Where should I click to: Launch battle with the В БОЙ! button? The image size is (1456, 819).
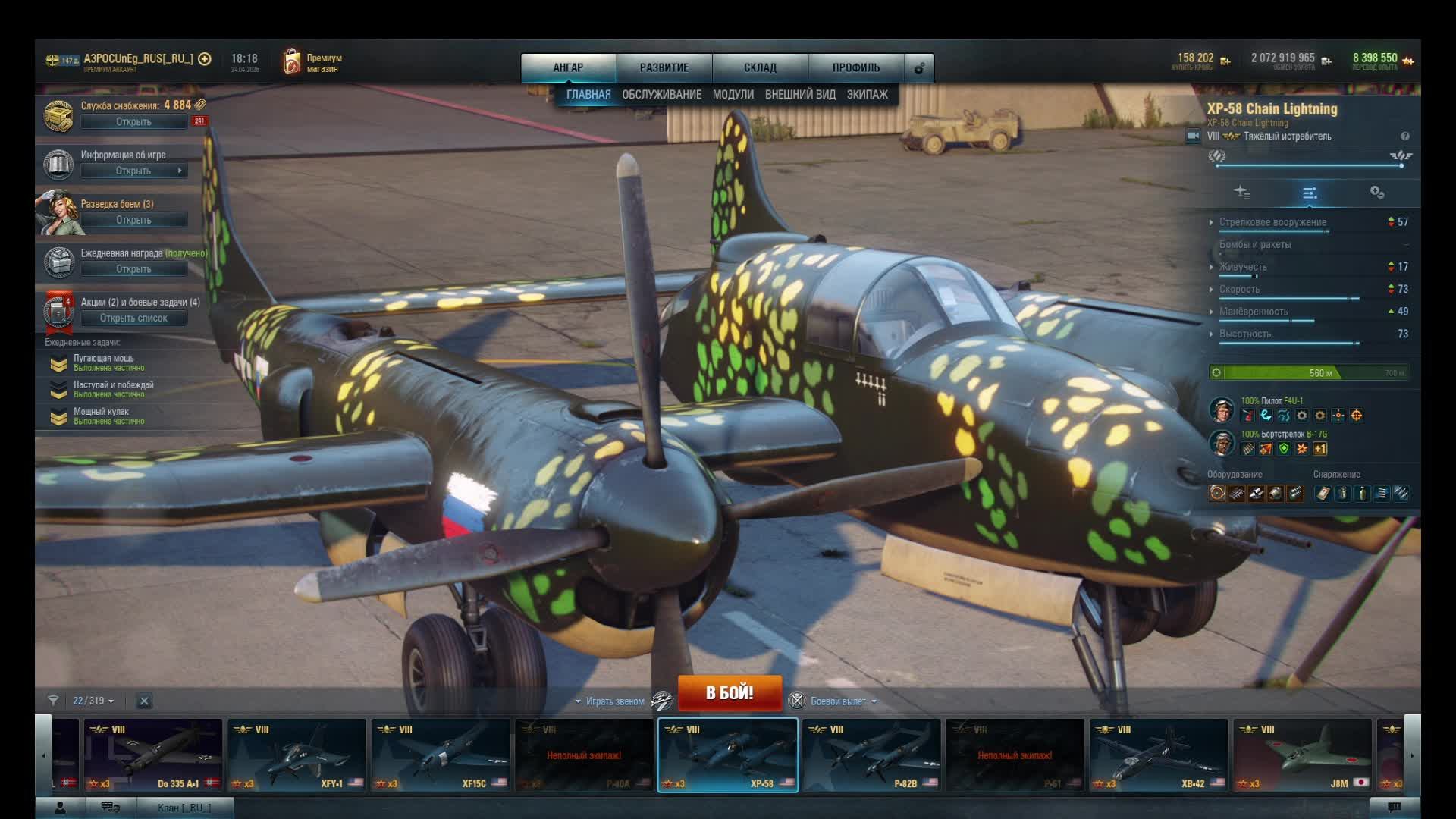click(x=729, y=692)
